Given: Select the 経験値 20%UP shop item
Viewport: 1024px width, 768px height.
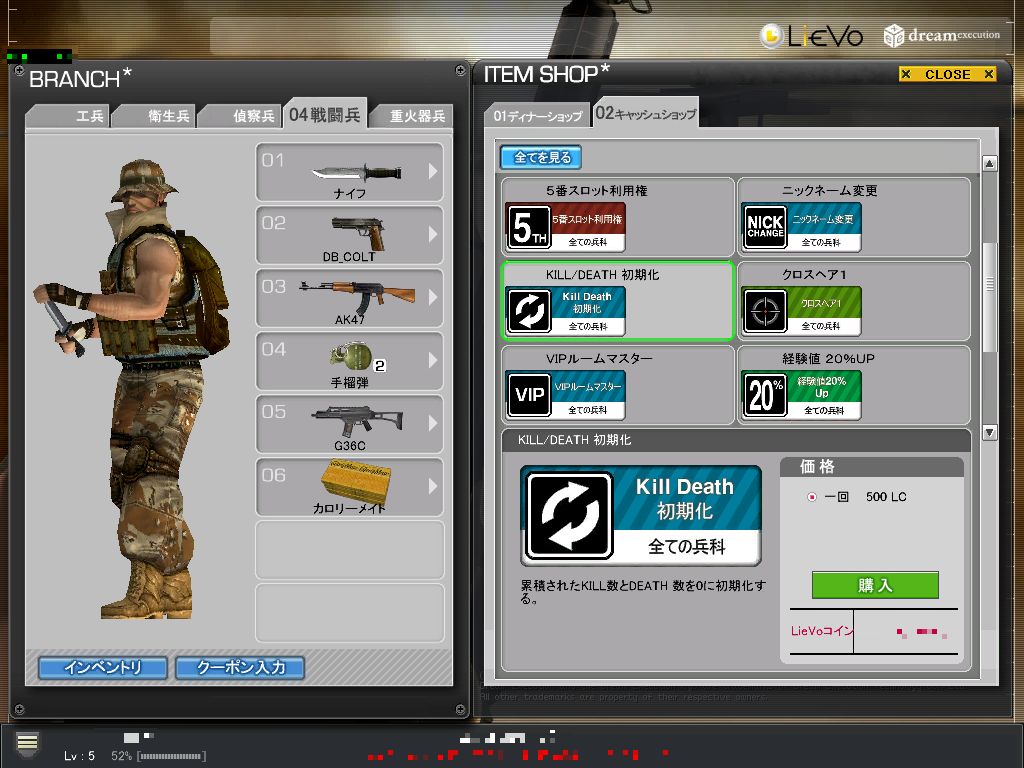Looking at the screenshot, I should pos(853,385).
